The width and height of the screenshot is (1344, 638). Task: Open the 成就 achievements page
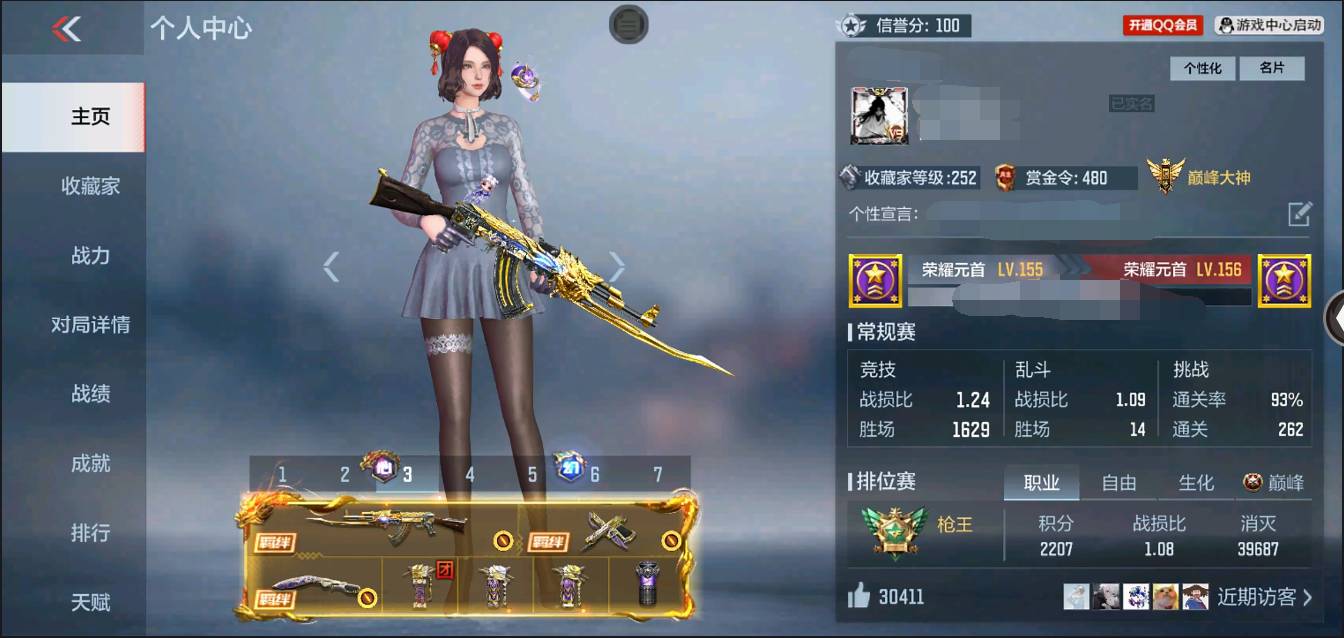click(90, 463)
